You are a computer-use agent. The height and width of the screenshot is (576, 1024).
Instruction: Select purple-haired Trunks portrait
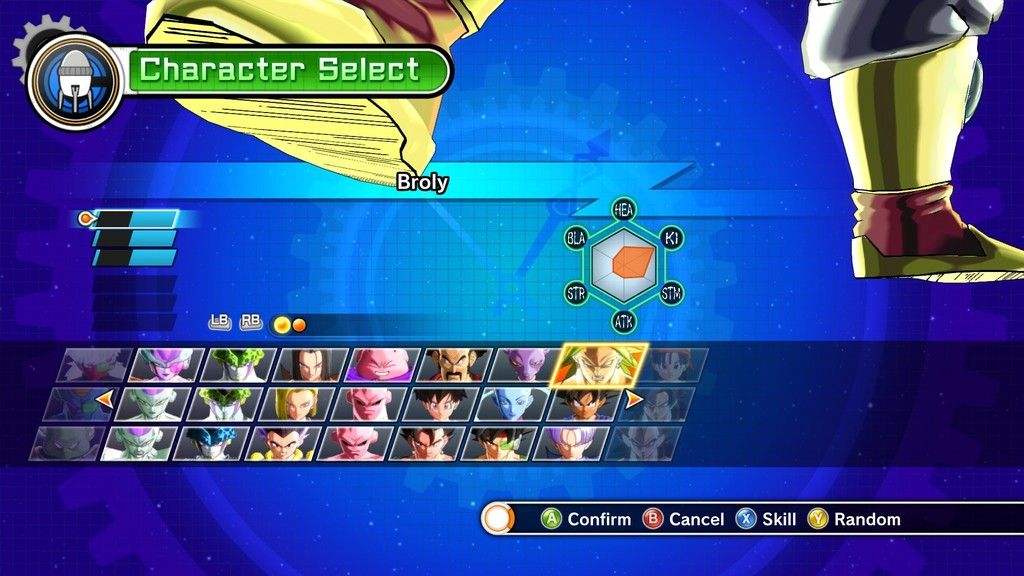[569, 443]
